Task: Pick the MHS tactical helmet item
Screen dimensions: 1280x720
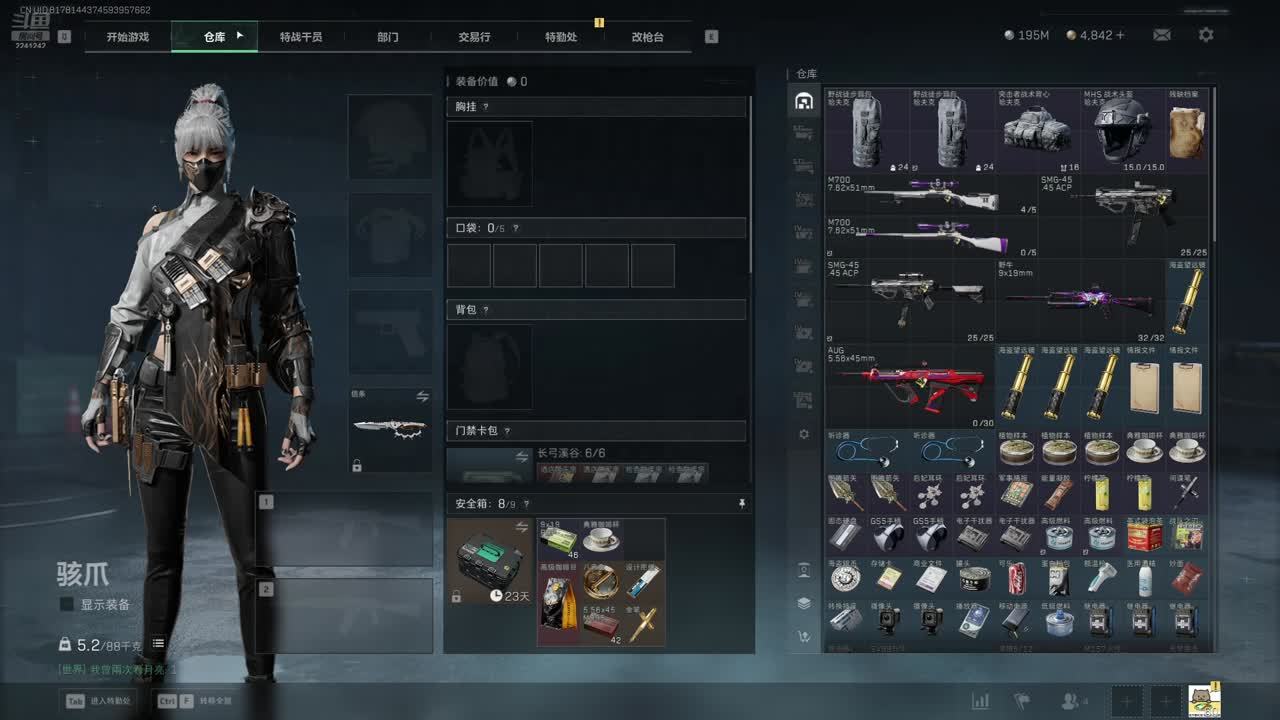Action: pyautogui.click(x=1123, y=131)
